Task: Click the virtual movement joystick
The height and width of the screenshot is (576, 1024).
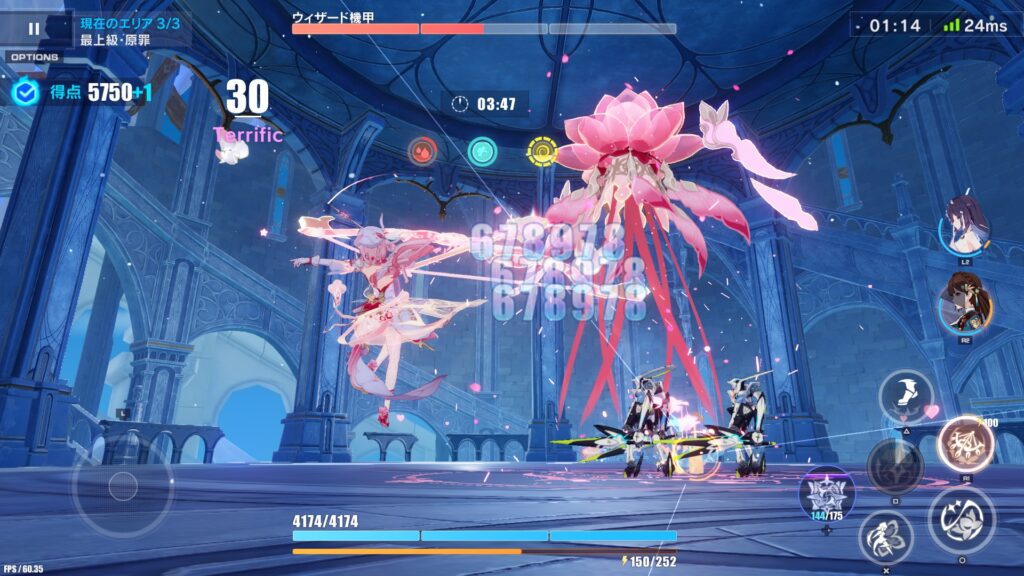Action: click(x=123, y=486)
